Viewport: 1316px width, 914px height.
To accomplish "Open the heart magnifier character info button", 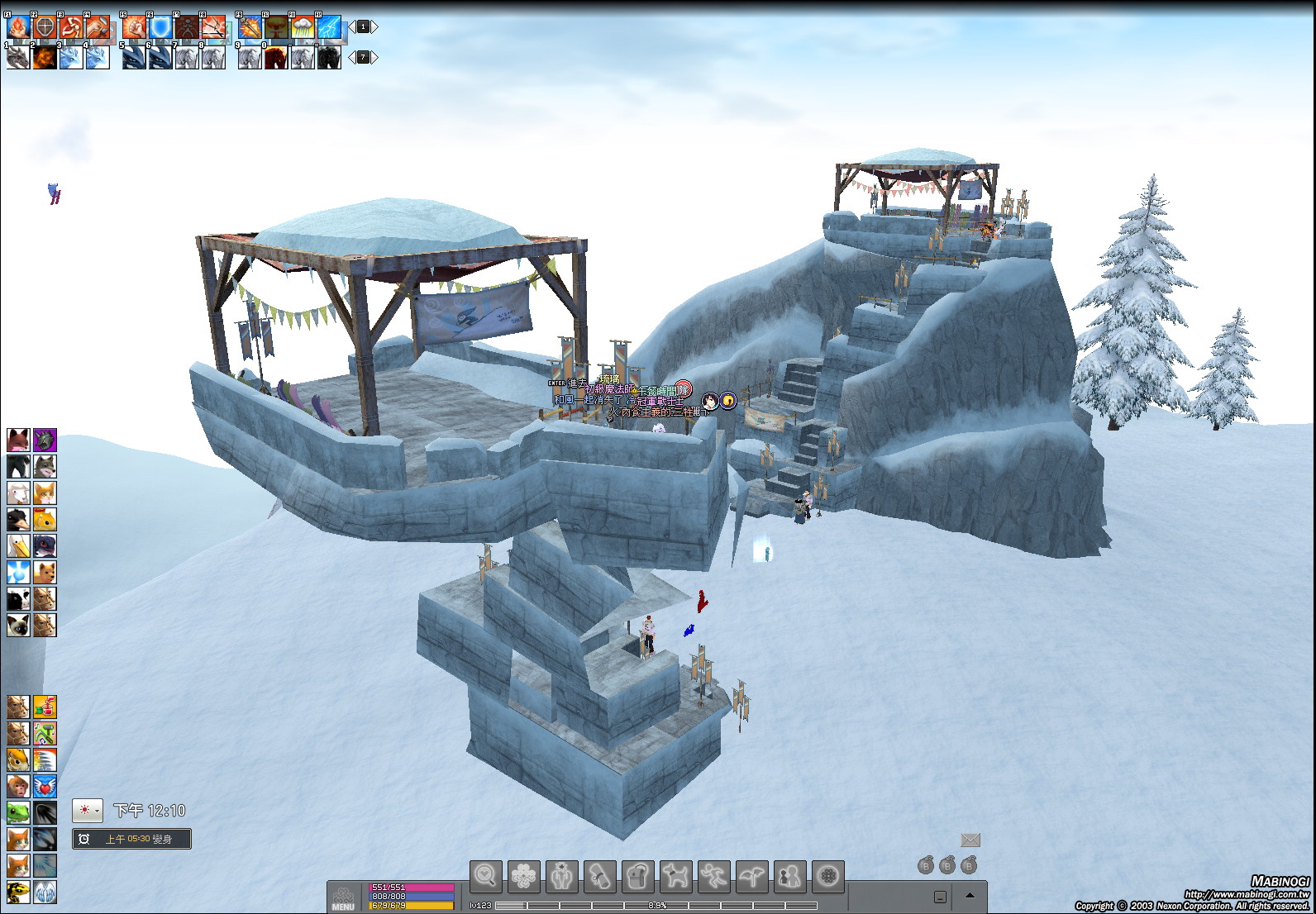I will tap(485, 876).
